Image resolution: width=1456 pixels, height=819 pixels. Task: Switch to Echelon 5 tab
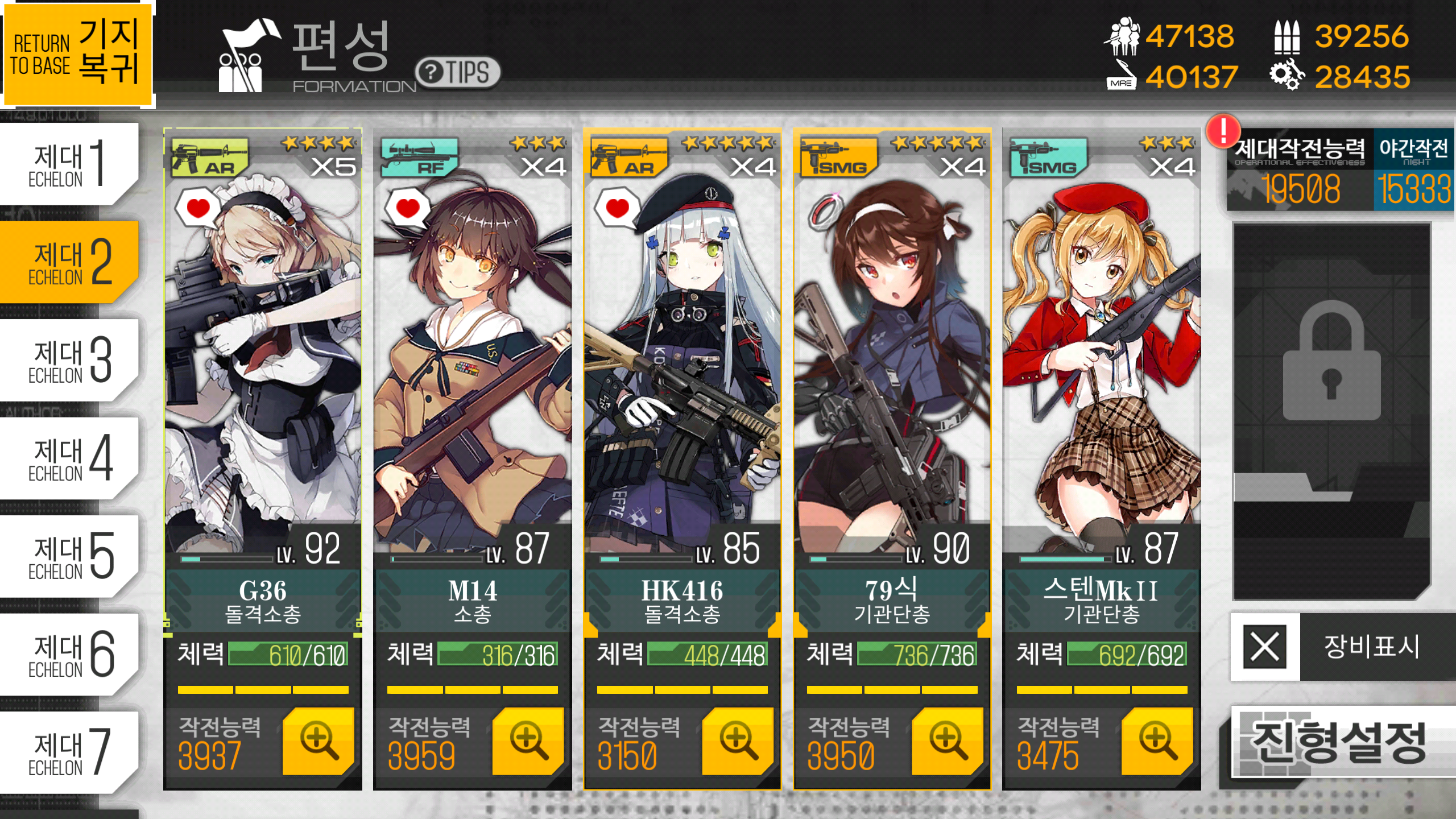click(x=68, y=556)
